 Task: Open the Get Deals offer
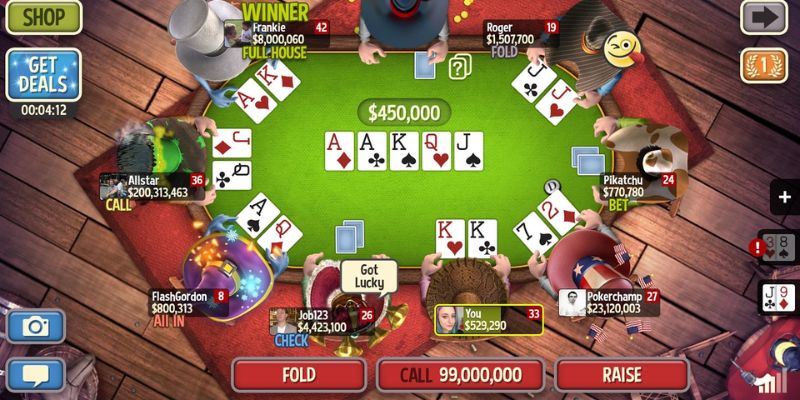pos(42,74)
